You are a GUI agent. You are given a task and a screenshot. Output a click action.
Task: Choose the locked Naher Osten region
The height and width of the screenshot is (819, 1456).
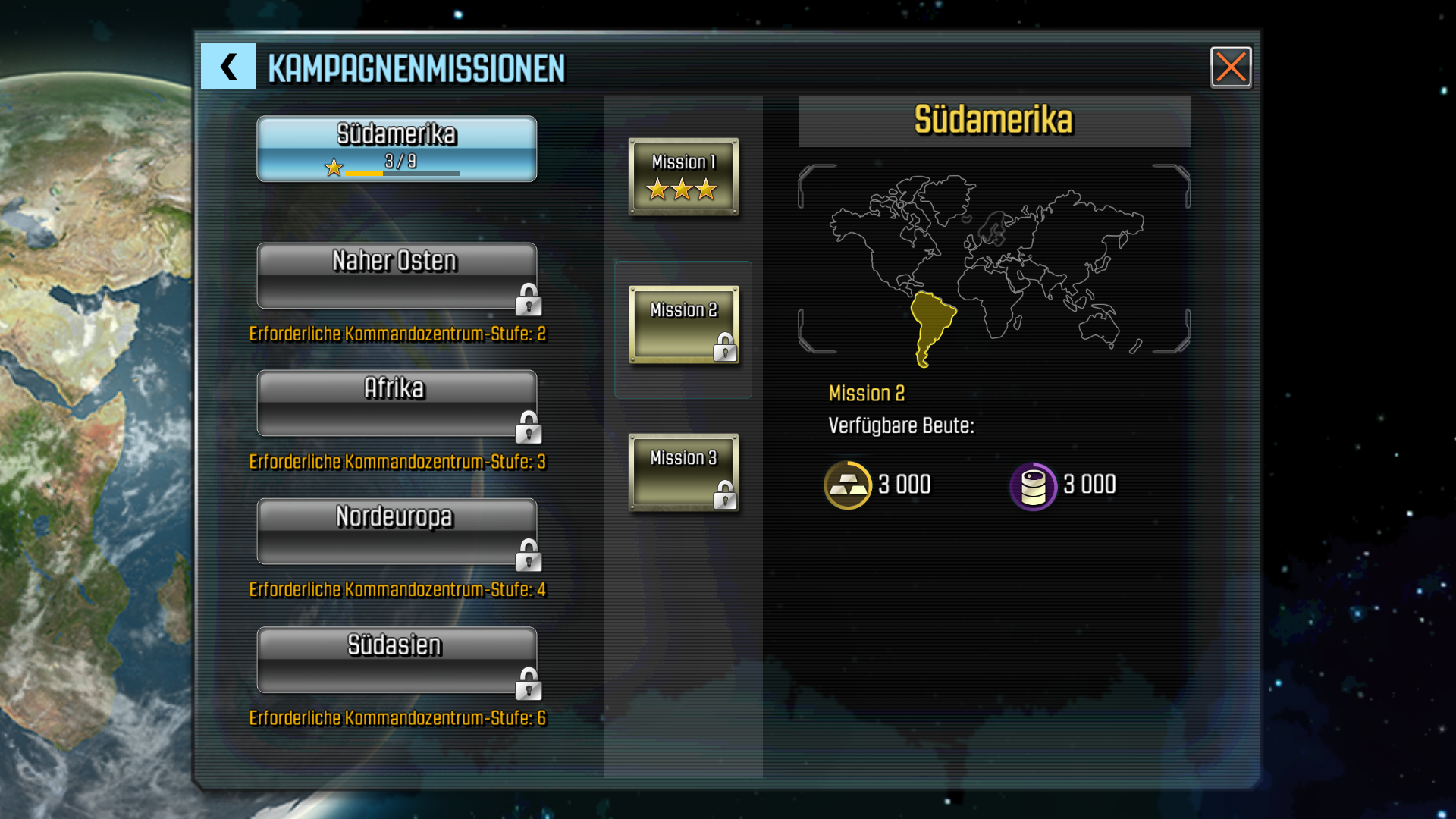(397, 276)
